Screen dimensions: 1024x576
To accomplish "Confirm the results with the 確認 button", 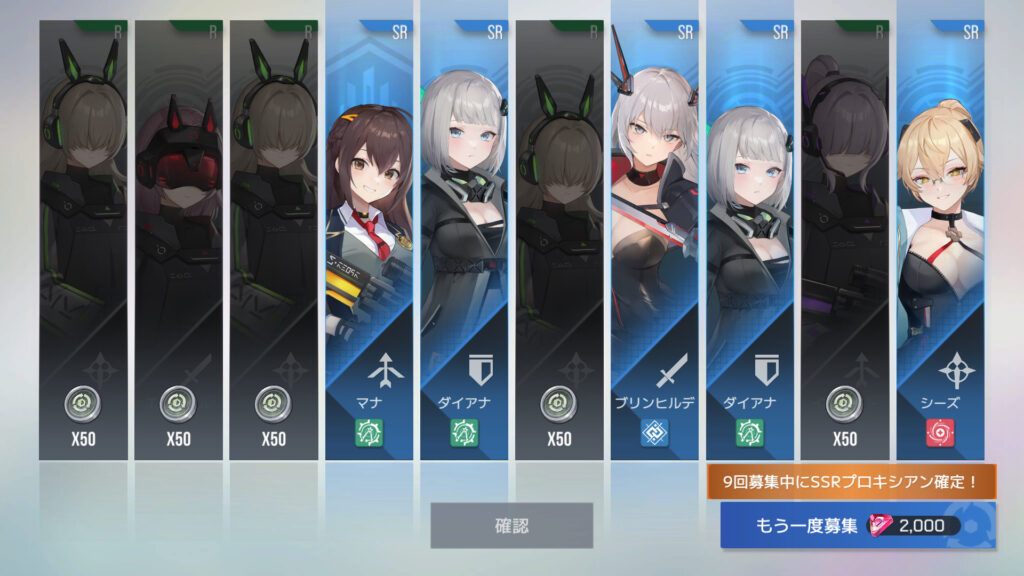I will pyautogui.click(x=511, y=525).
